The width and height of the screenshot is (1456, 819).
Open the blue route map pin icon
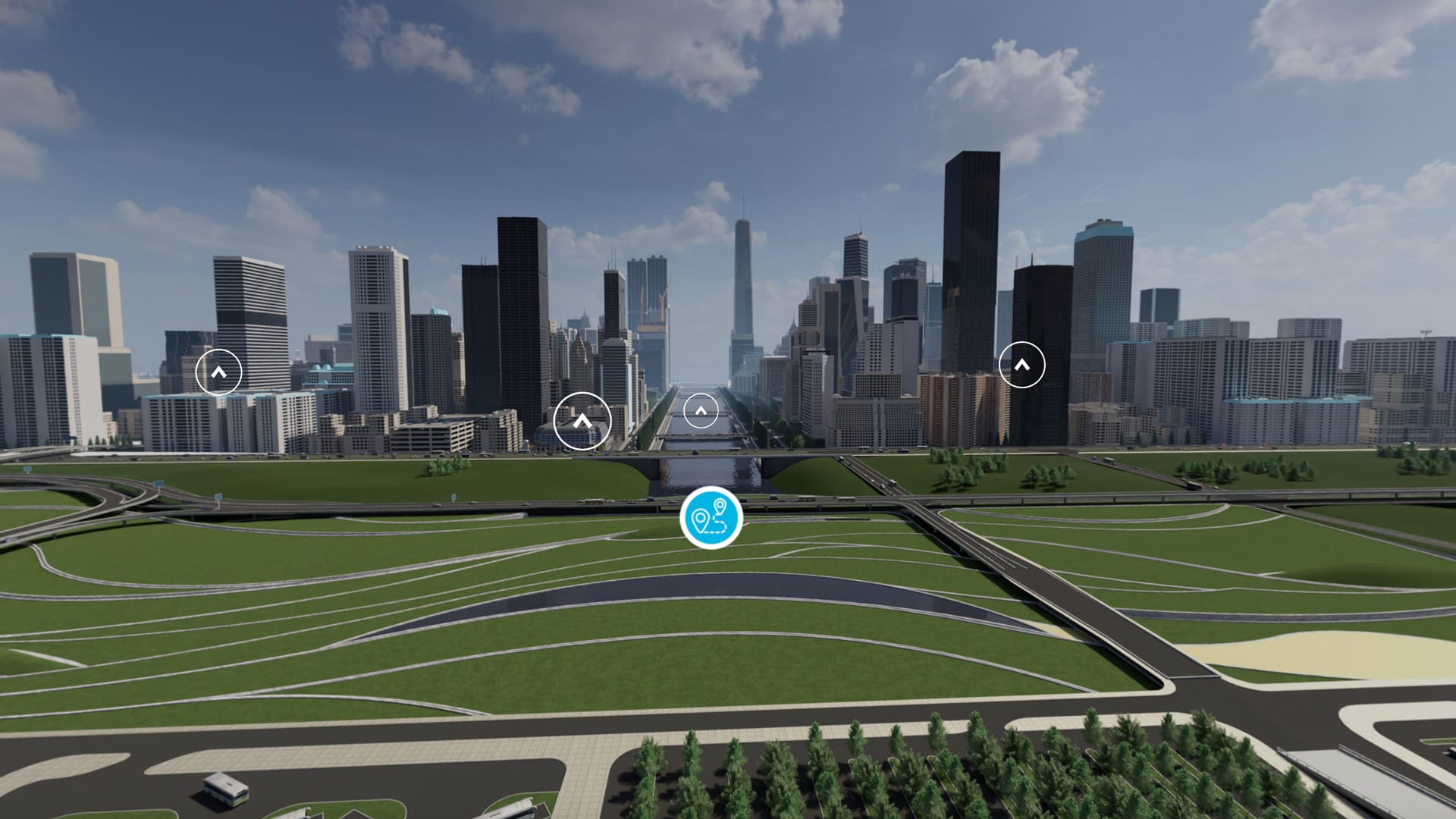pos(711,518)
